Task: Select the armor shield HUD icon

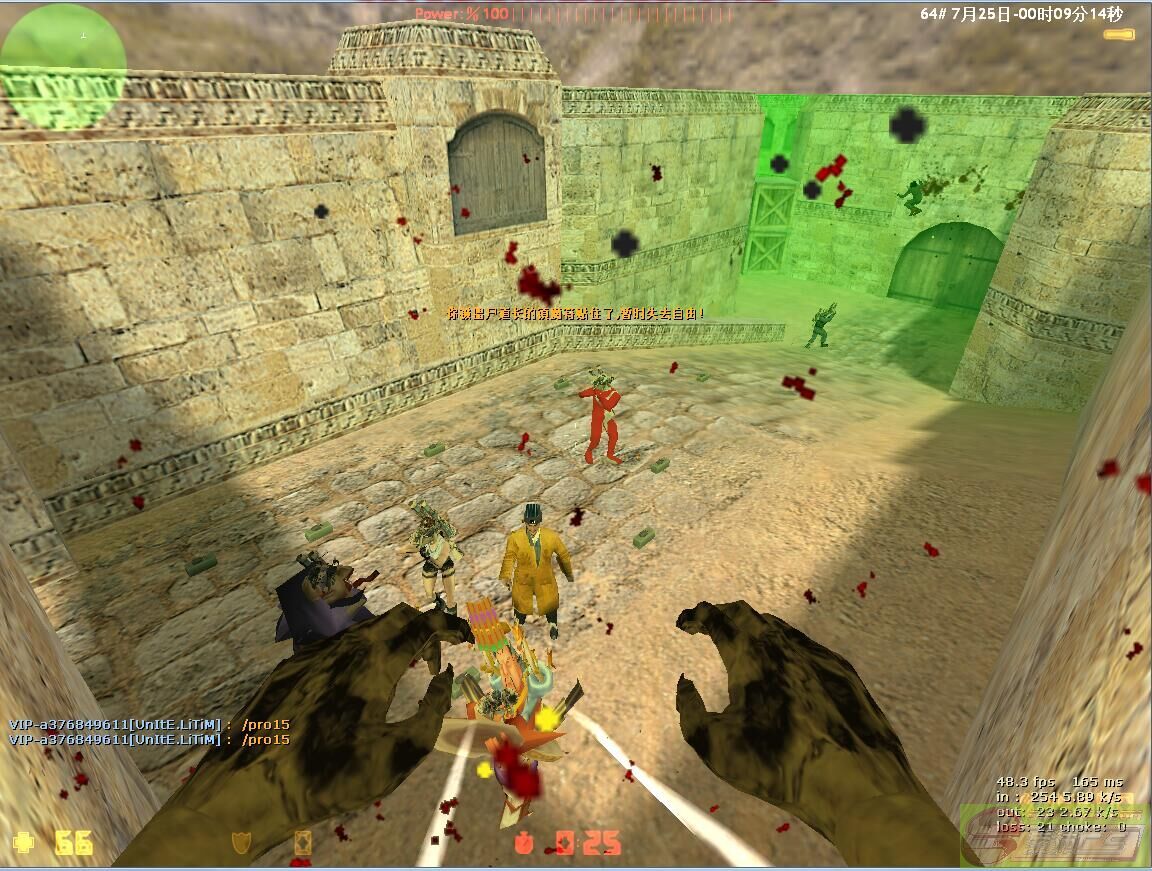Action: click(240, 842)
